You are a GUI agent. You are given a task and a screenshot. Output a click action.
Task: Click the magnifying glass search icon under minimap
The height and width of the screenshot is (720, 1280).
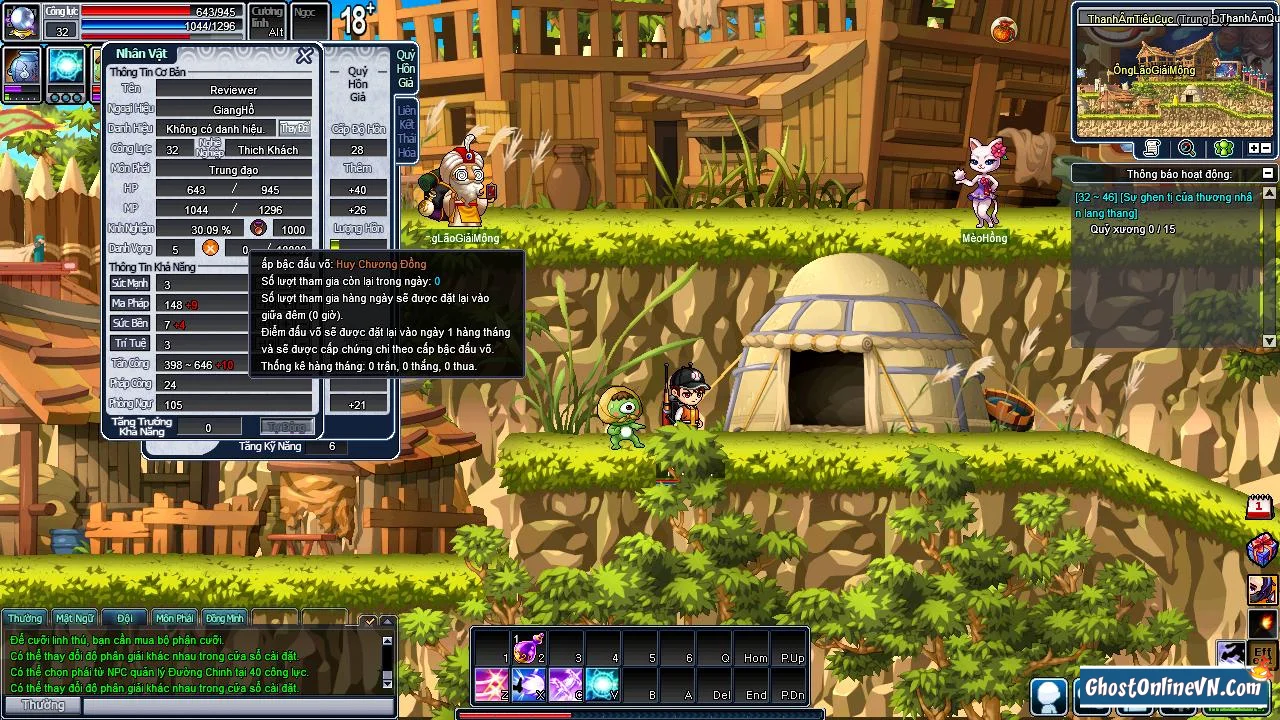1187,148
